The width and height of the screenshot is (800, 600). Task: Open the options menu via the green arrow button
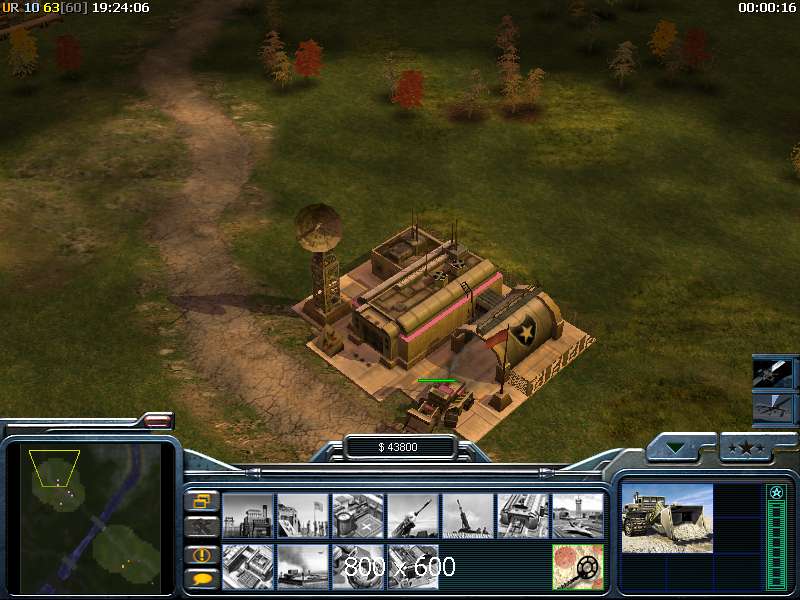tap(680, 448)
